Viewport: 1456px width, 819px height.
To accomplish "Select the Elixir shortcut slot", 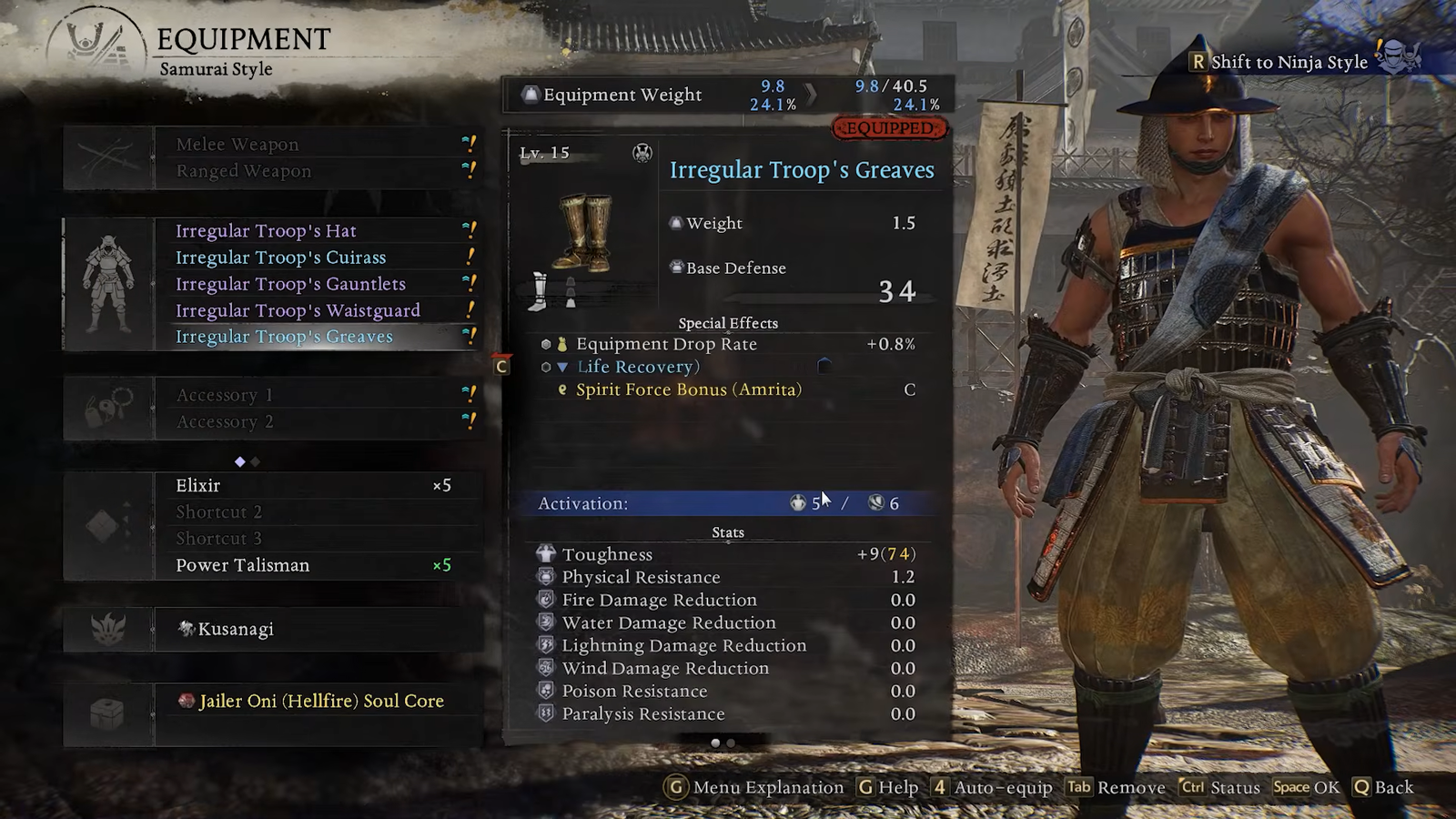I will [x=197, y=486].
